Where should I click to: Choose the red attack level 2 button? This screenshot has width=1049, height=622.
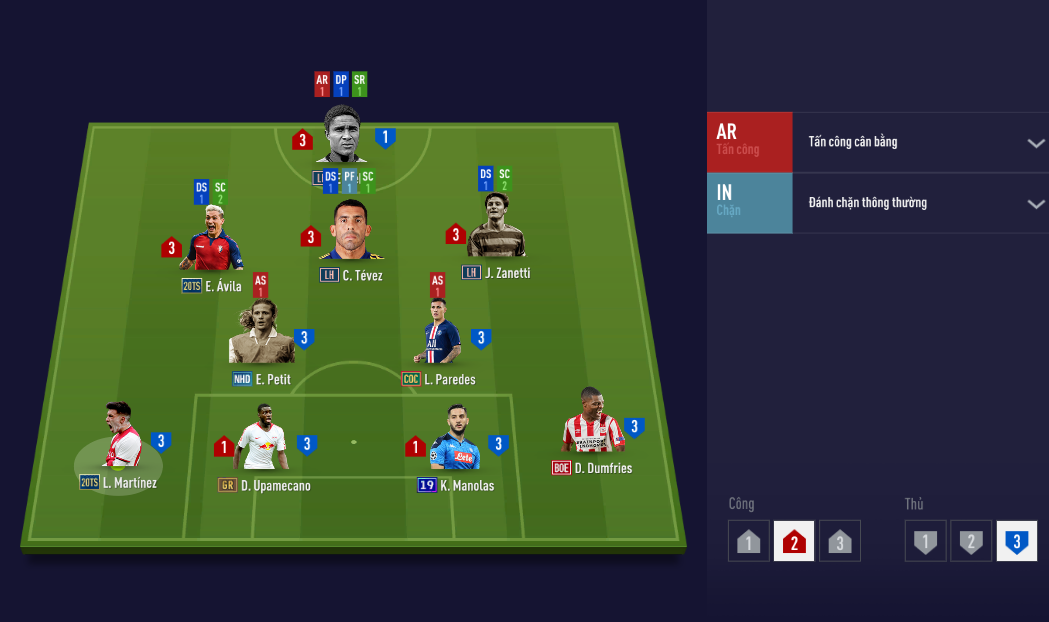794,542
